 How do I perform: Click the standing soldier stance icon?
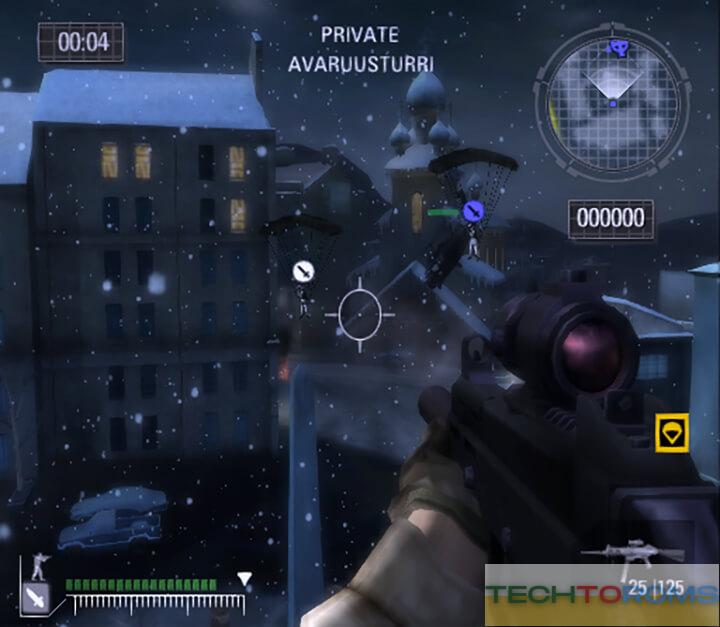pos(38,567)
